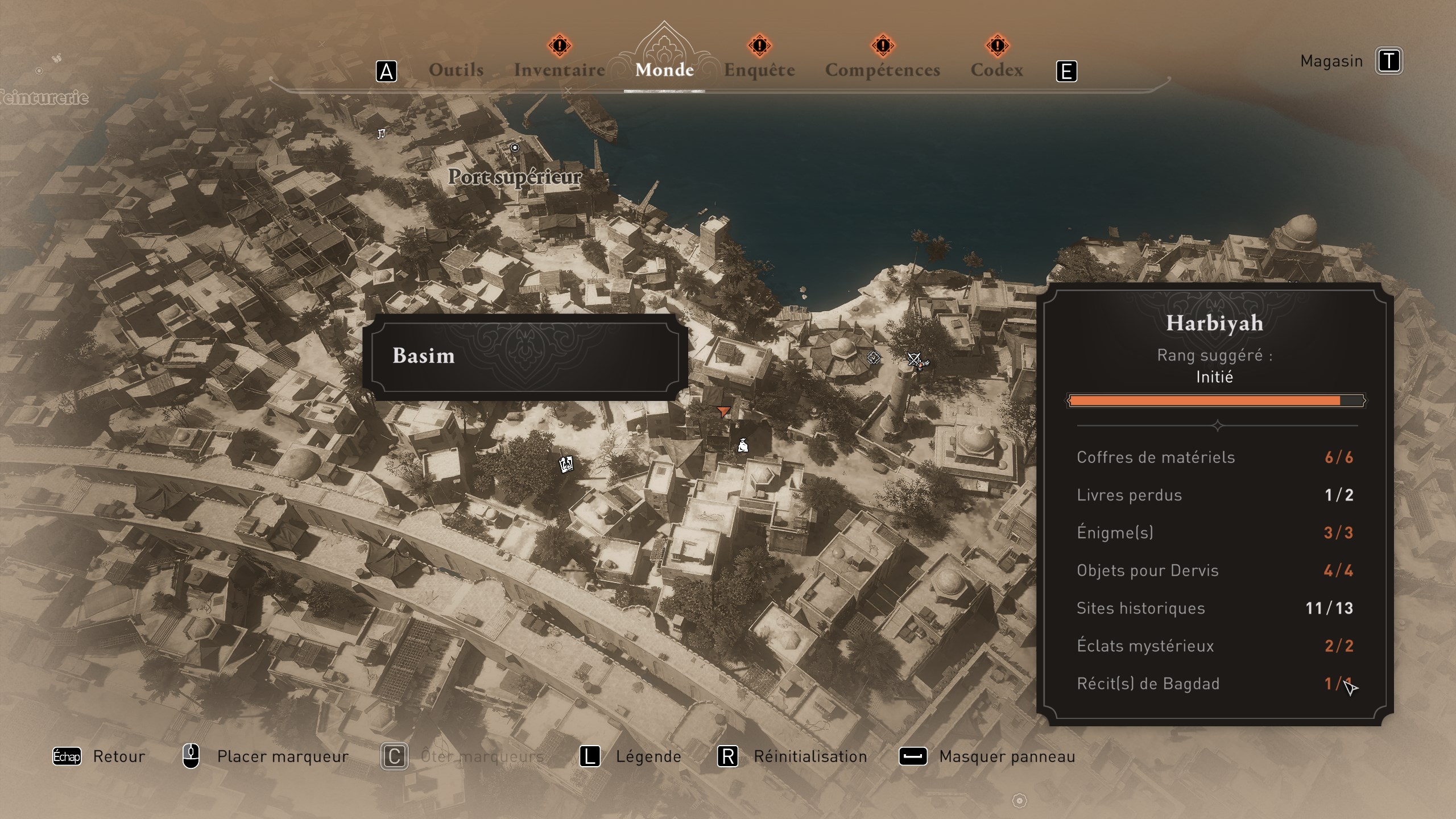This screenshot has width=1456, height=819.
Task: Switch to the Outils tab
Action: tap(456, 70)
